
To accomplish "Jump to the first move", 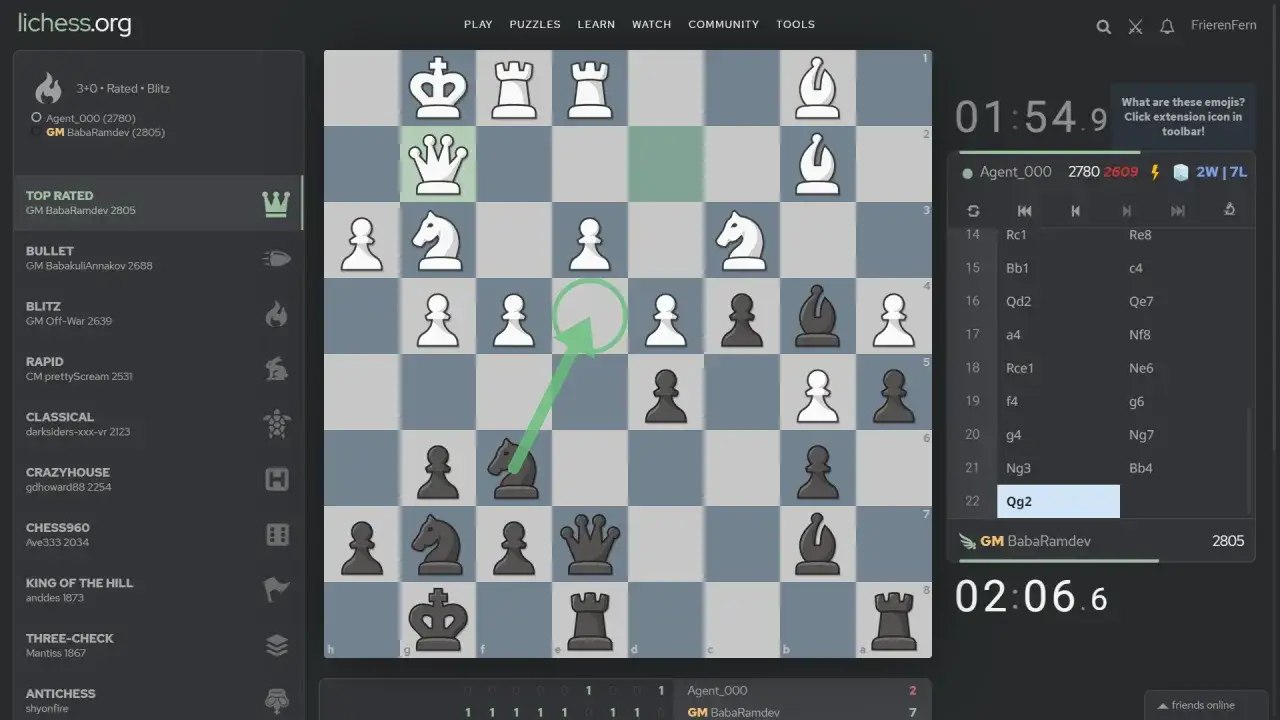I will pyautogui.click(x=1024, y=211).
